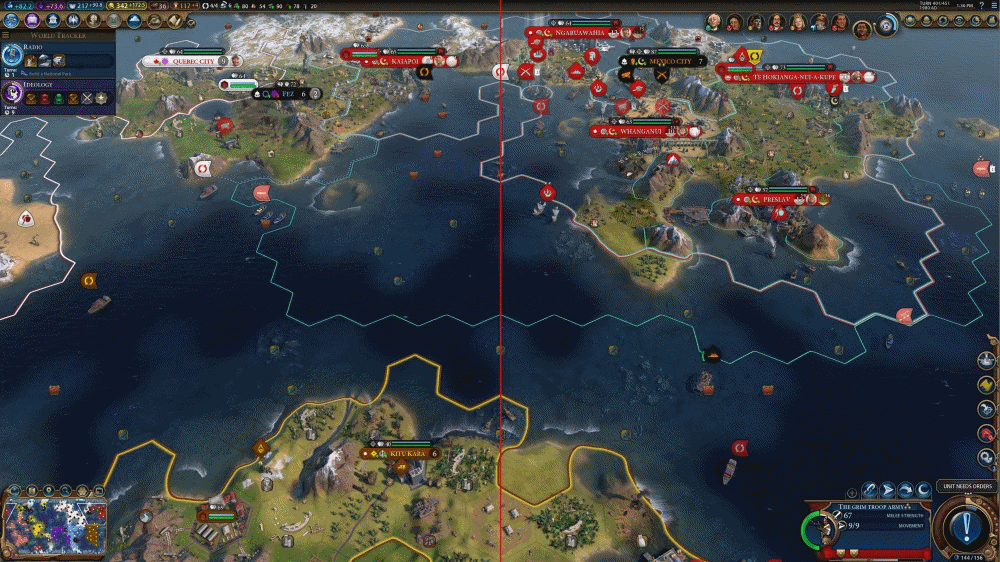Open the game menu hamburger icon
The width and height of the screenshot is (1000, 562).
tap(990, 6)
